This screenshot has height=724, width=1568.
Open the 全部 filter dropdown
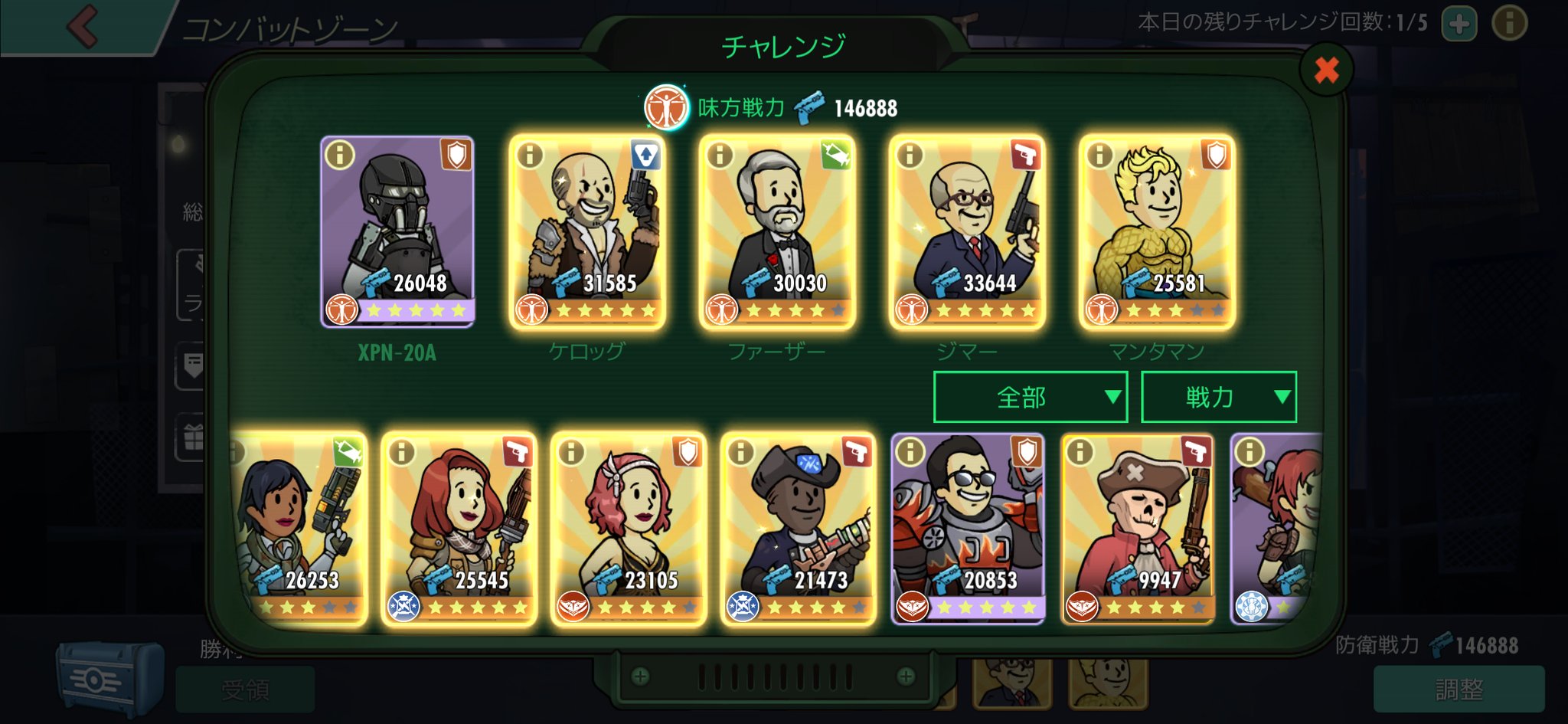pos(1030,397)
